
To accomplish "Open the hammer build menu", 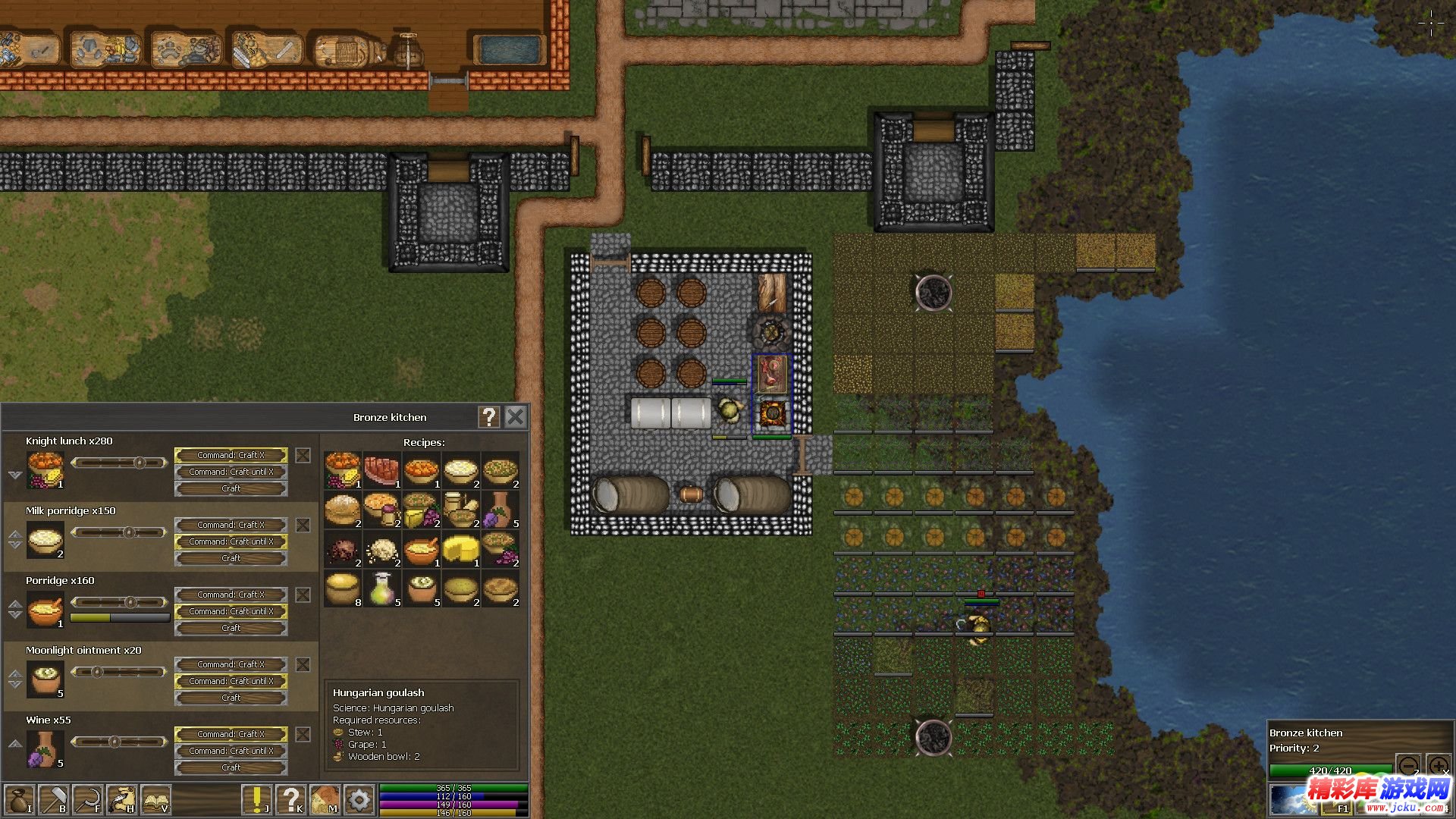I will click(x=55, y=800).
